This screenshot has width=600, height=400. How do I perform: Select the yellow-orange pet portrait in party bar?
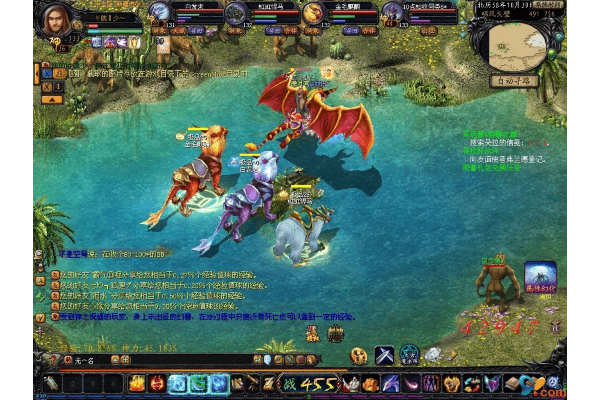tap(313, 13)
